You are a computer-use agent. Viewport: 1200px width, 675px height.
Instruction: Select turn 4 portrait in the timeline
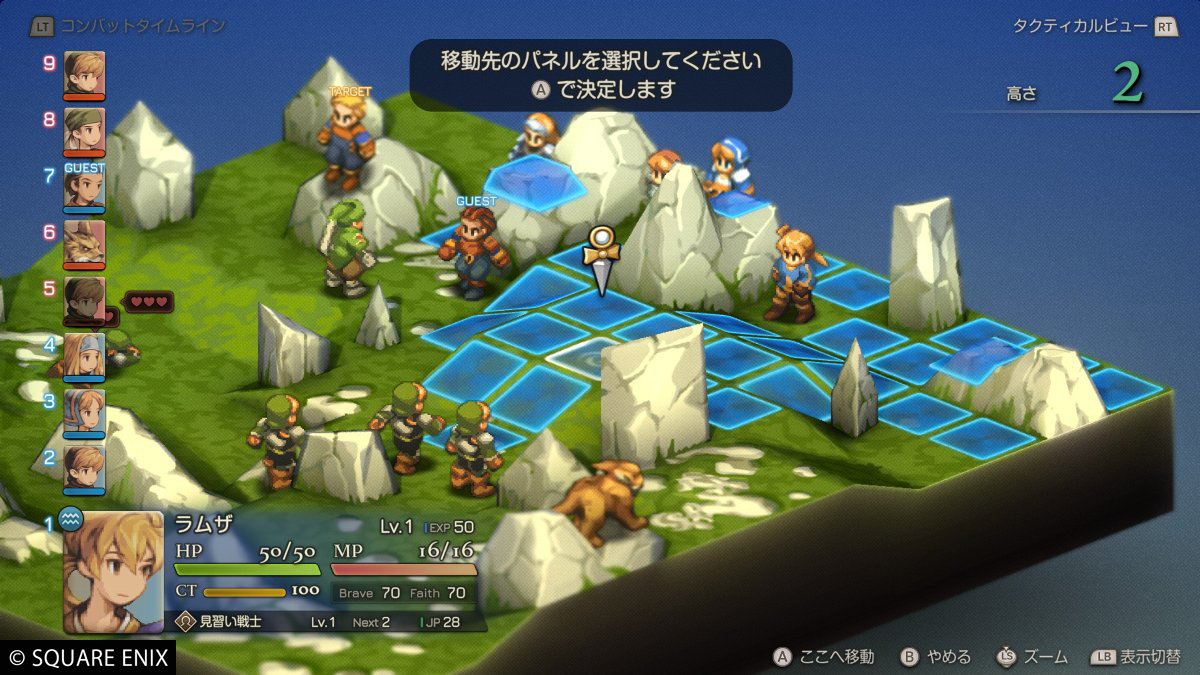(x=84, y=355)
